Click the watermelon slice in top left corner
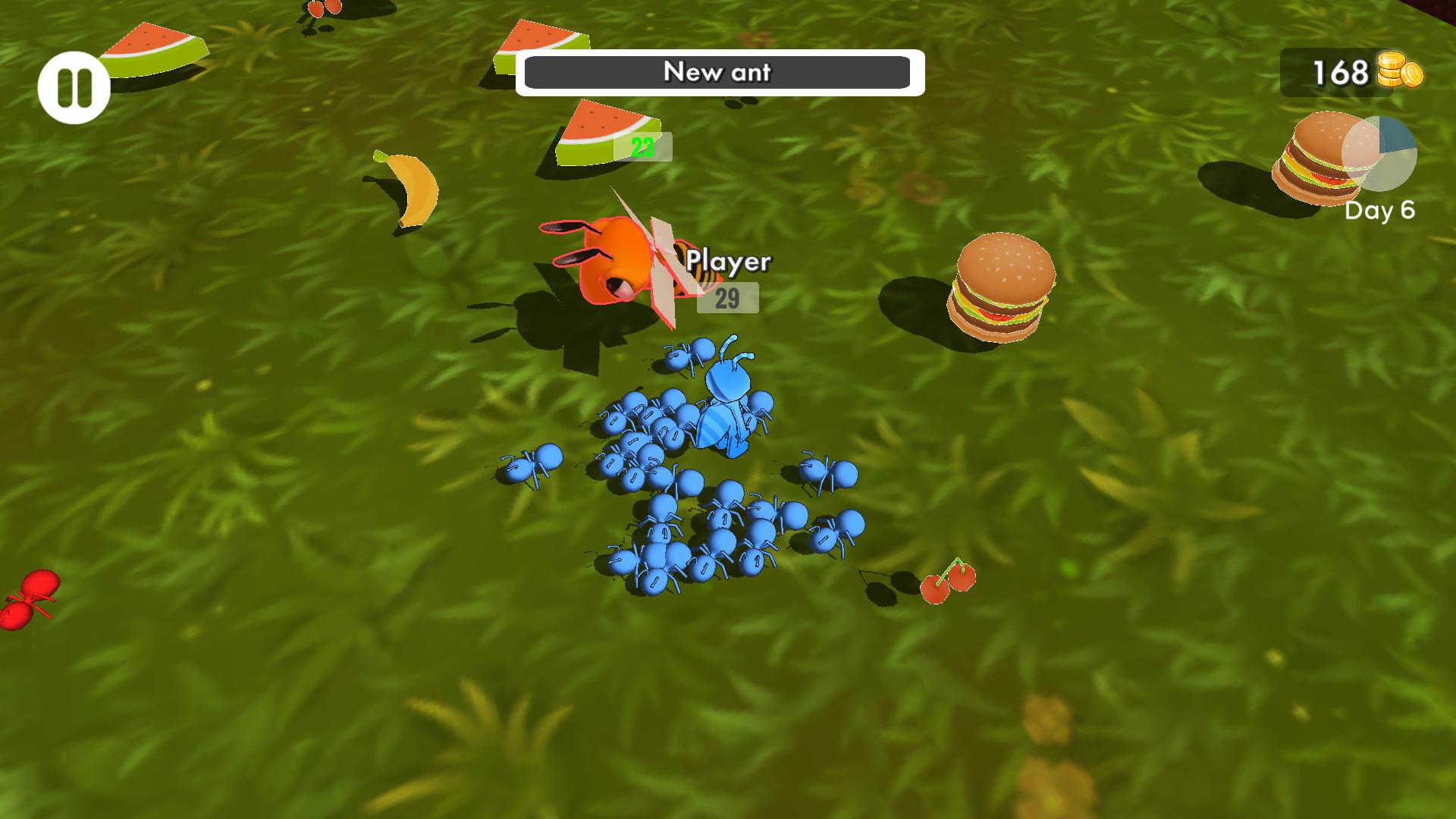Screen dimensions: 1456x819 coord(152,49)
